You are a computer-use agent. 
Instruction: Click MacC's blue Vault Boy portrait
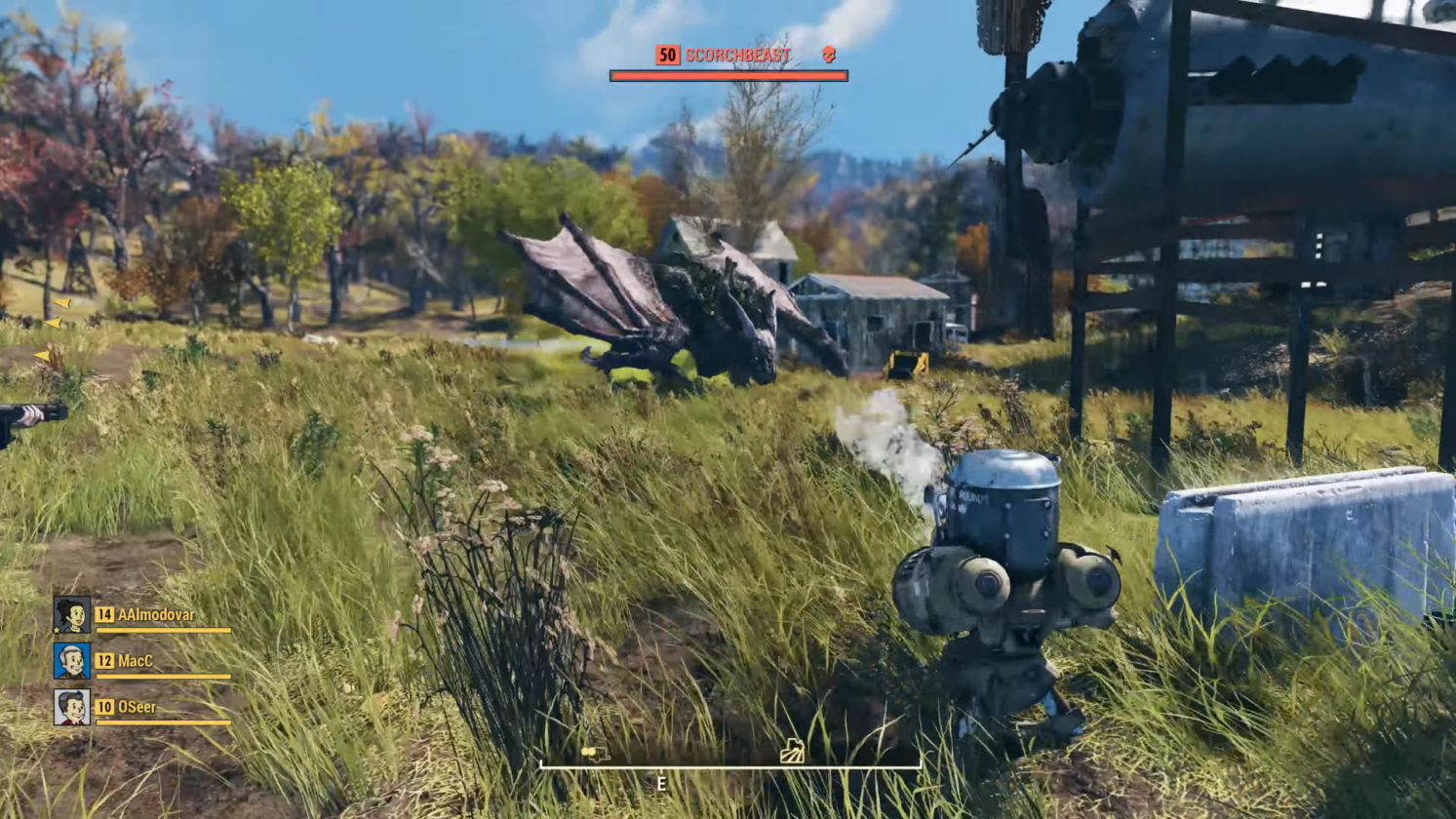[x=71, y=662]
